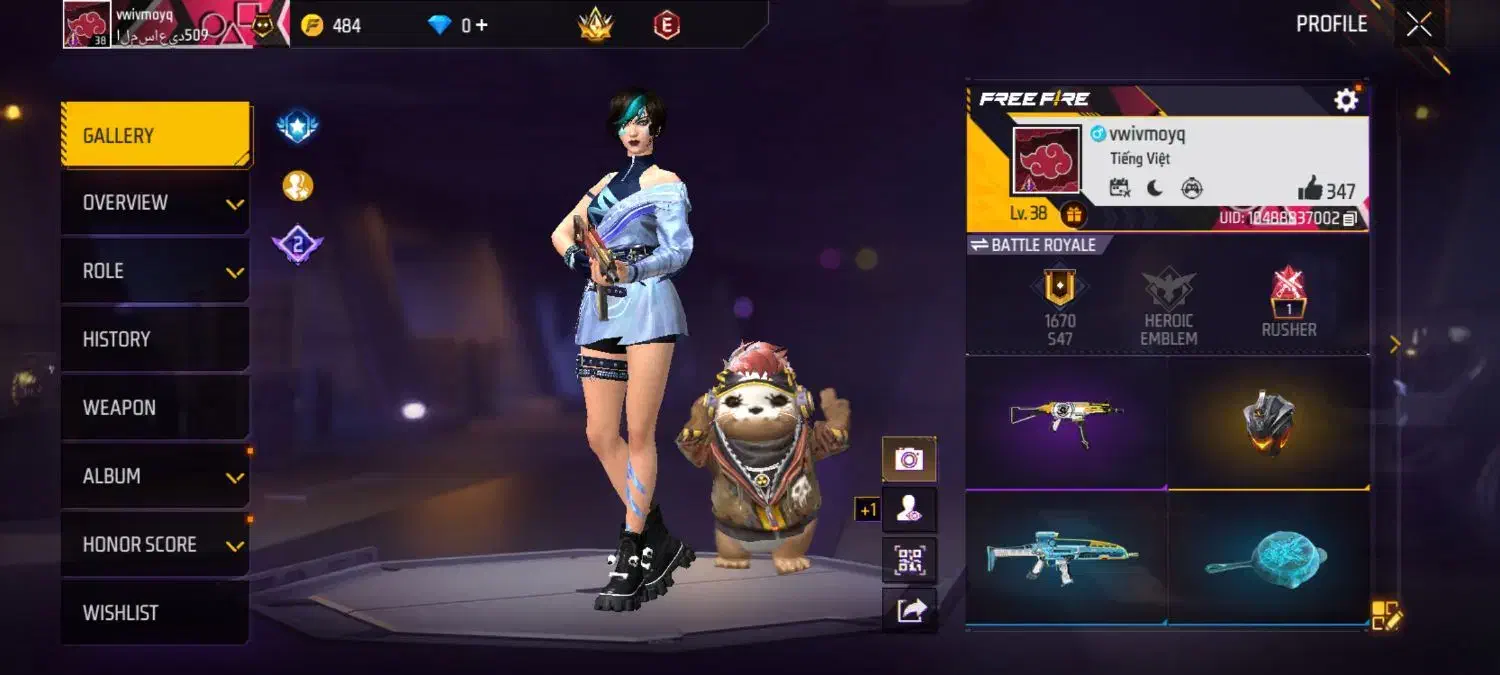Like this profile with thumbs-up
This screenshot has width=1500, height=675.
point(1310,188)
